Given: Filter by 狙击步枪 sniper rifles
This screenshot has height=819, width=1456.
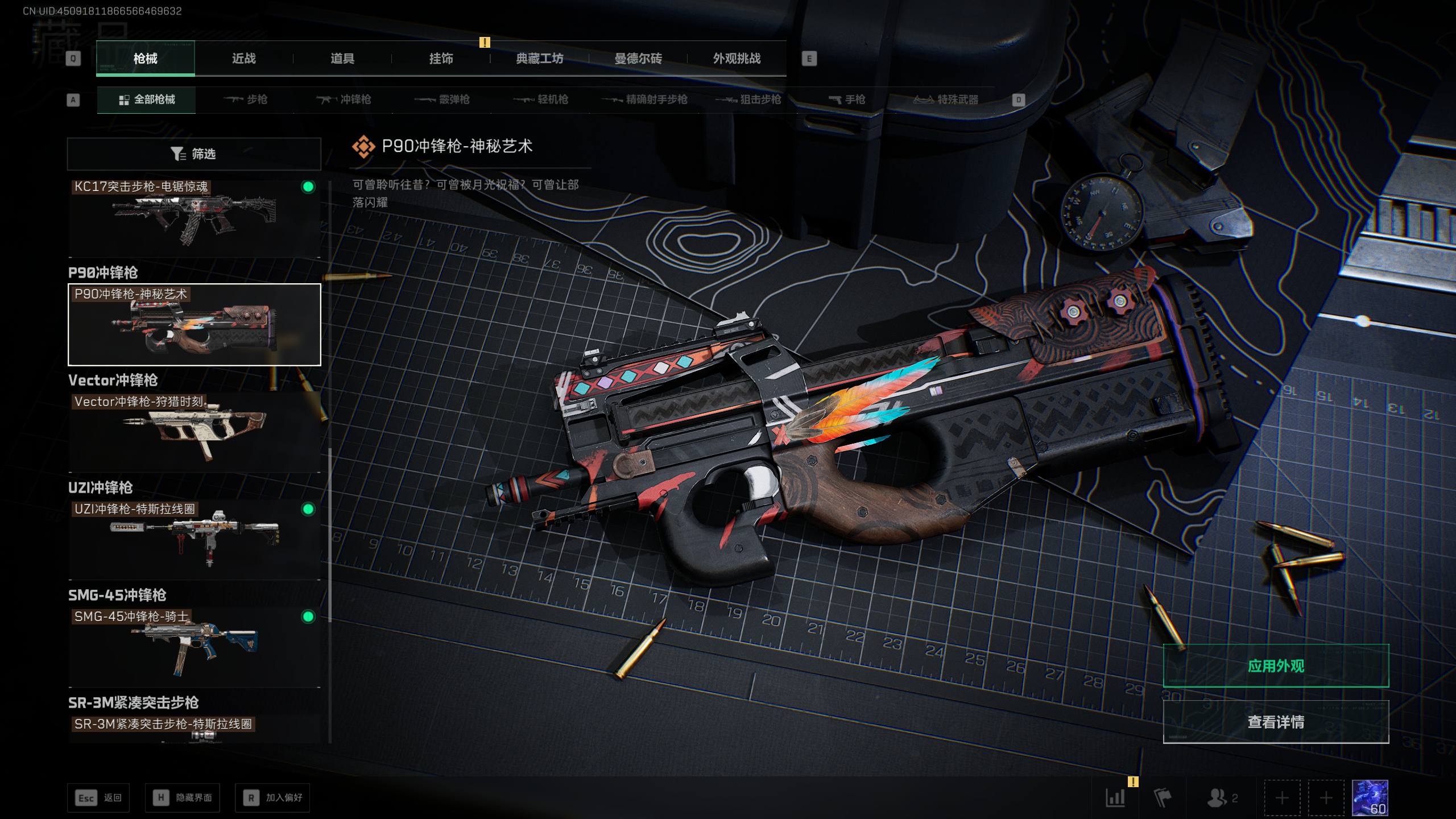Looking at the screenshot, I should pyautogui.click(x=748, y=100).
